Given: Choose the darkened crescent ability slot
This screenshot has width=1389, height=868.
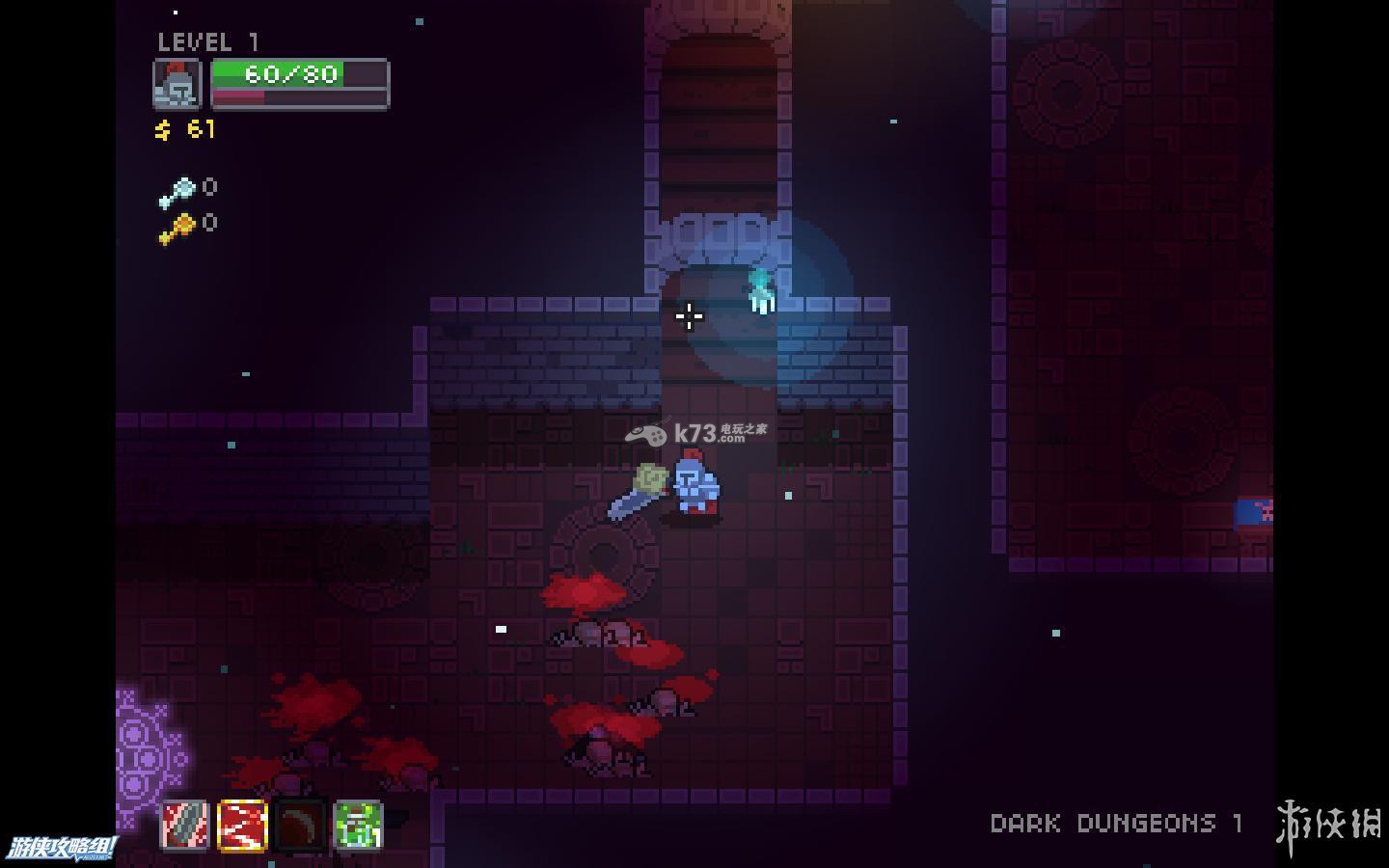Looking at the screenshot, I should point(300,826).
